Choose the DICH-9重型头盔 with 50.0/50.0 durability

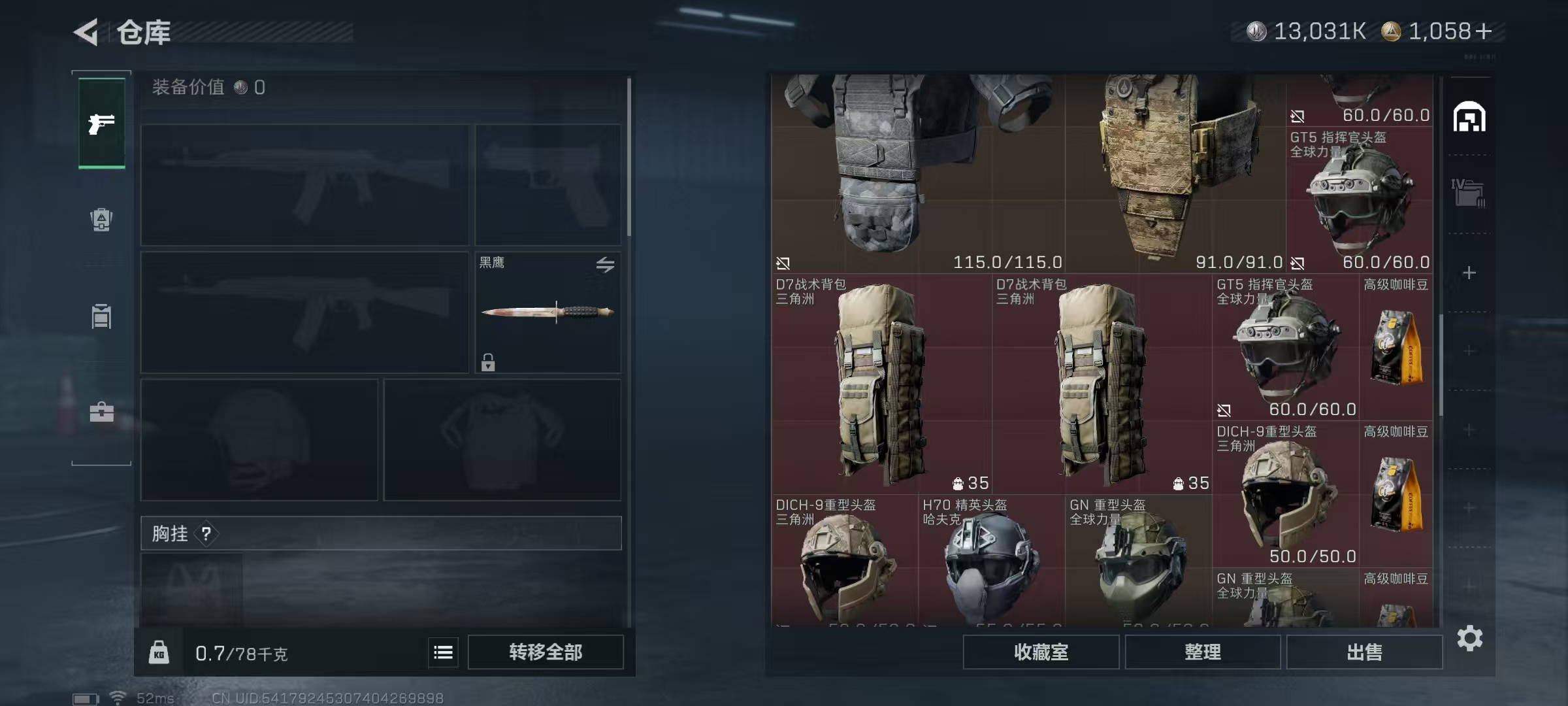point(1285,494)
